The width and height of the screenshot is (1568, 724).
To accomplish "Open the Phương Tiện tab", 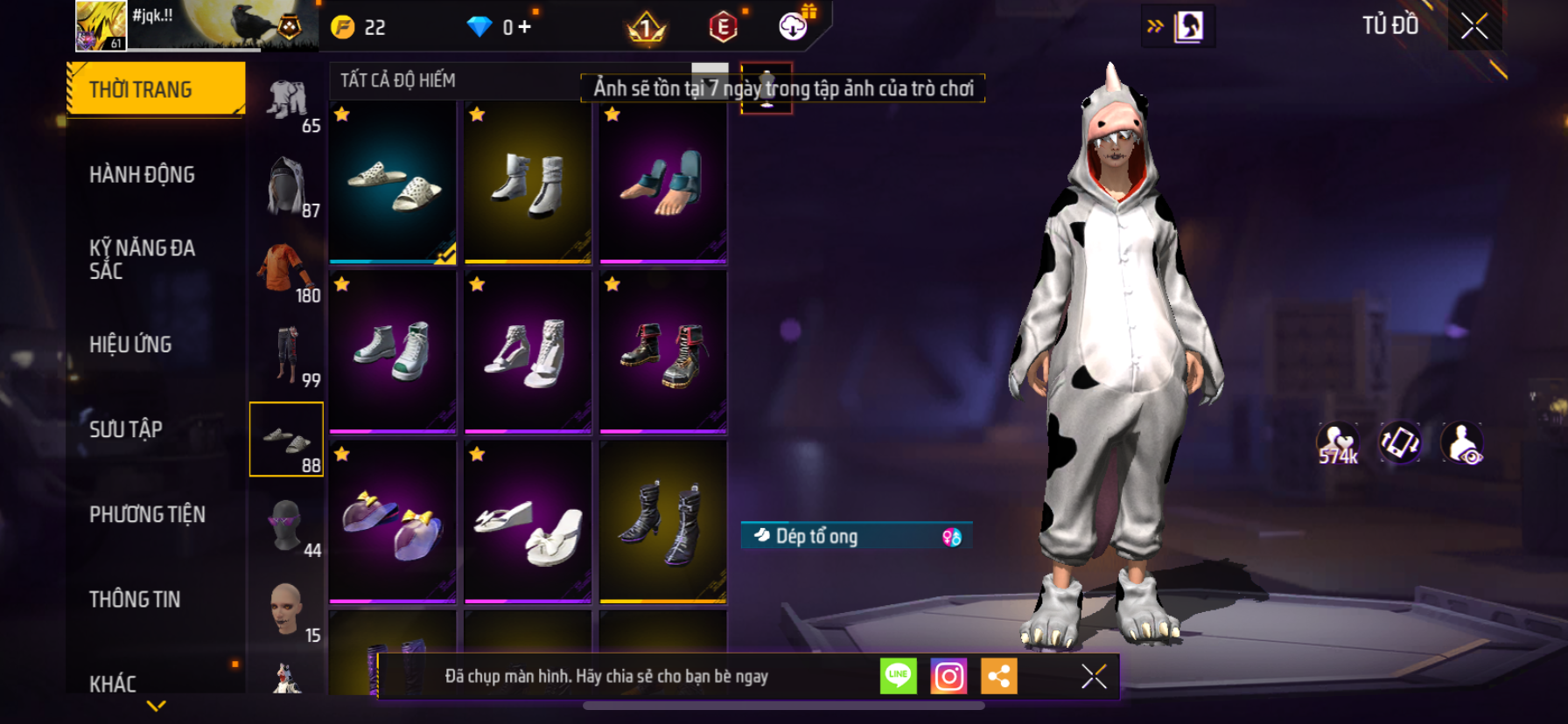I will (147, 514).
